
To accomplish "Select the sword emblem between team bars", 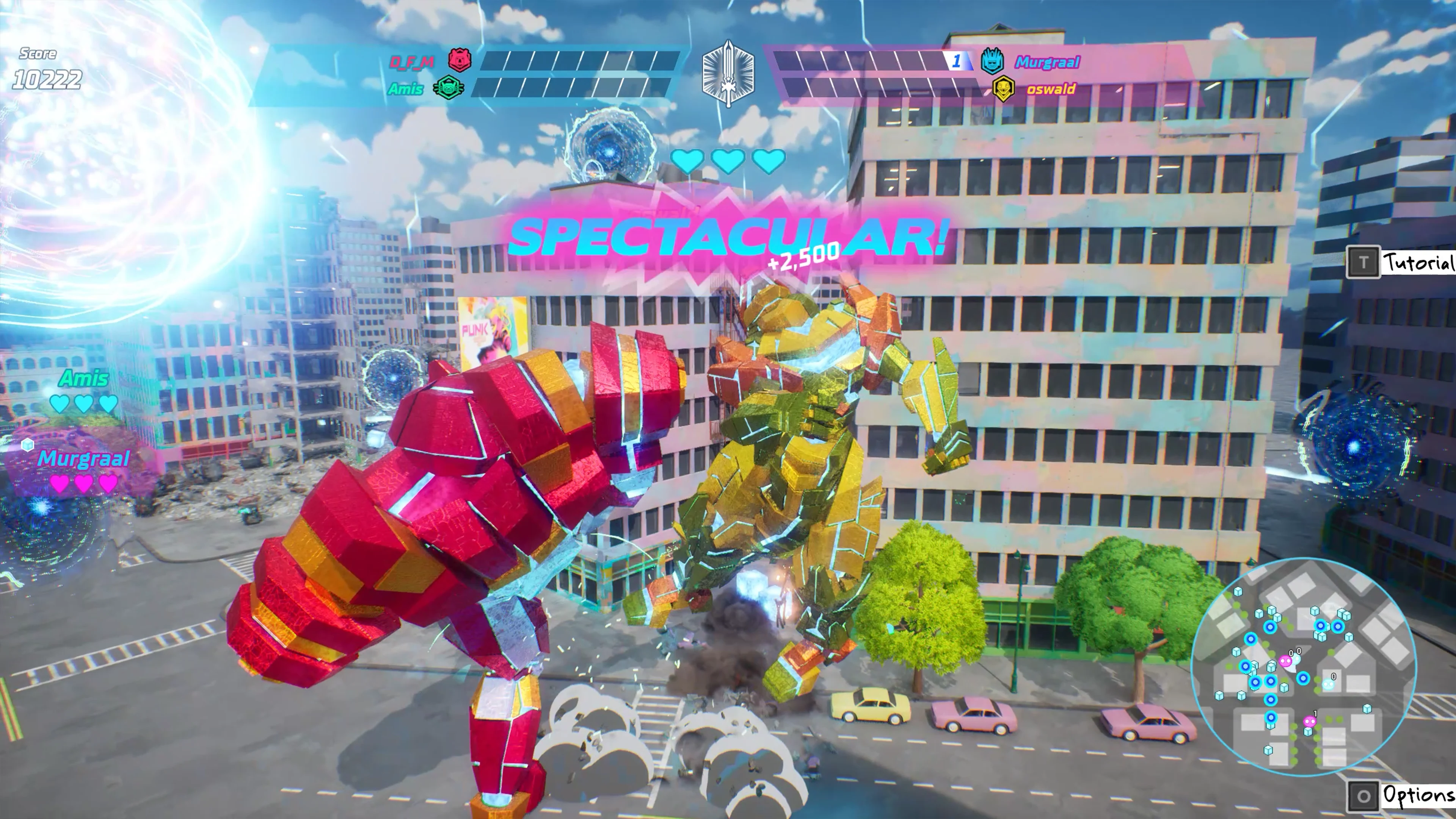I will pyautogui.click(x=728, y=74).
